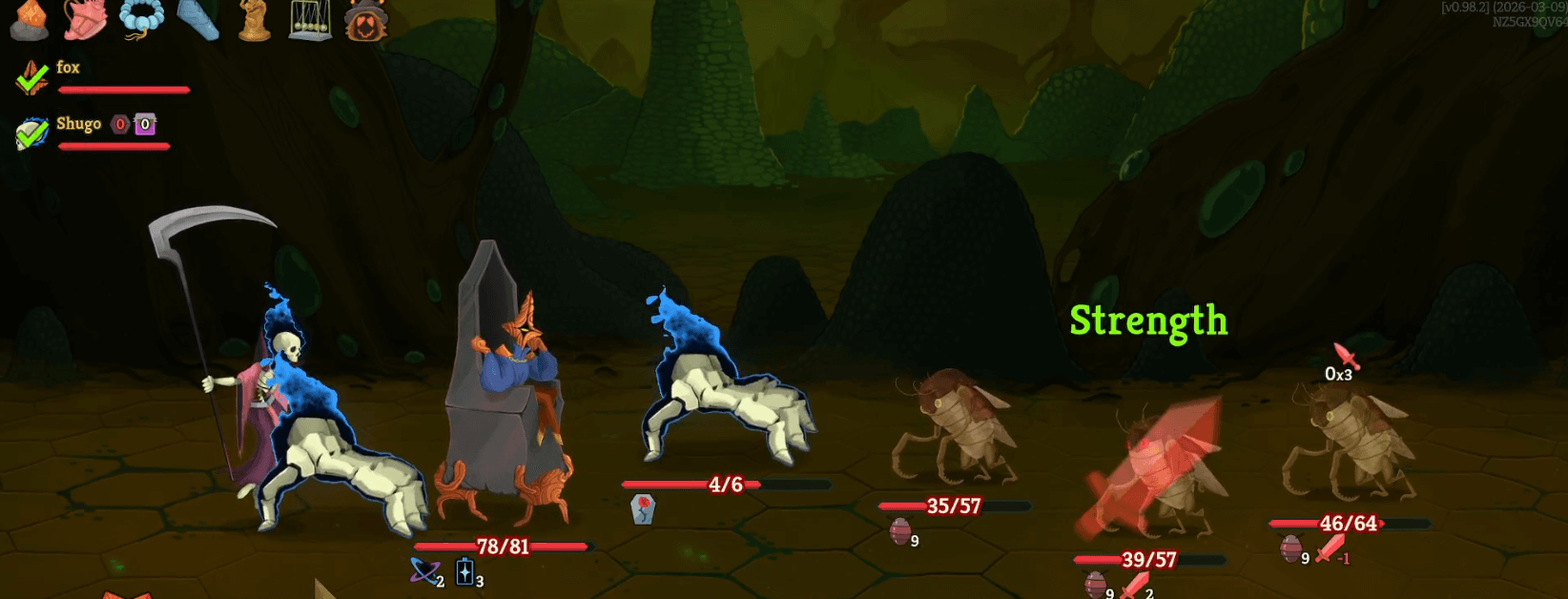Select player fox in the party list

click(x=68, y=68)
